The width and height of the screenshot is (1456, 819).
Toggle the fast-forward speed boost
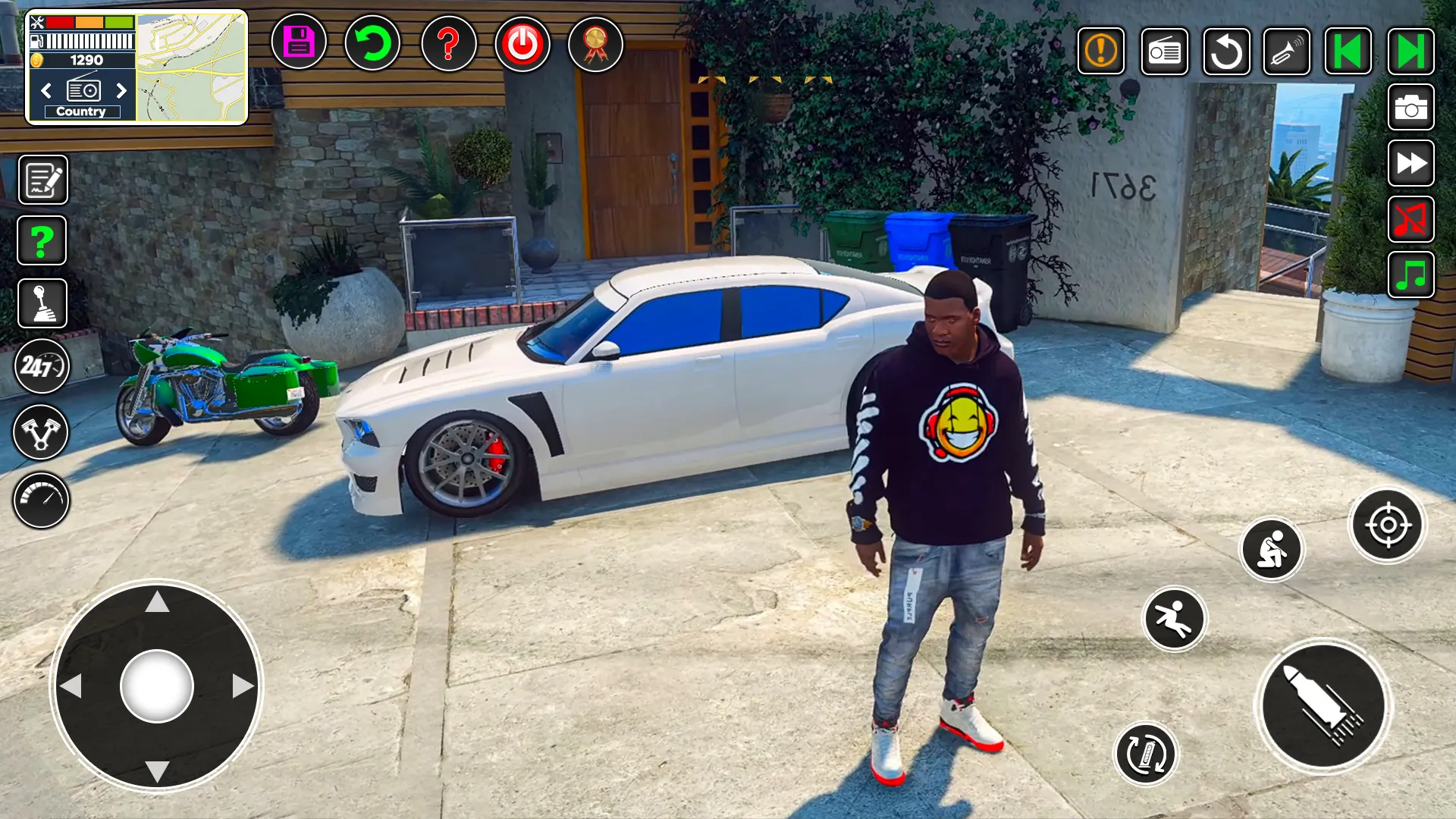pos(1410,164)
